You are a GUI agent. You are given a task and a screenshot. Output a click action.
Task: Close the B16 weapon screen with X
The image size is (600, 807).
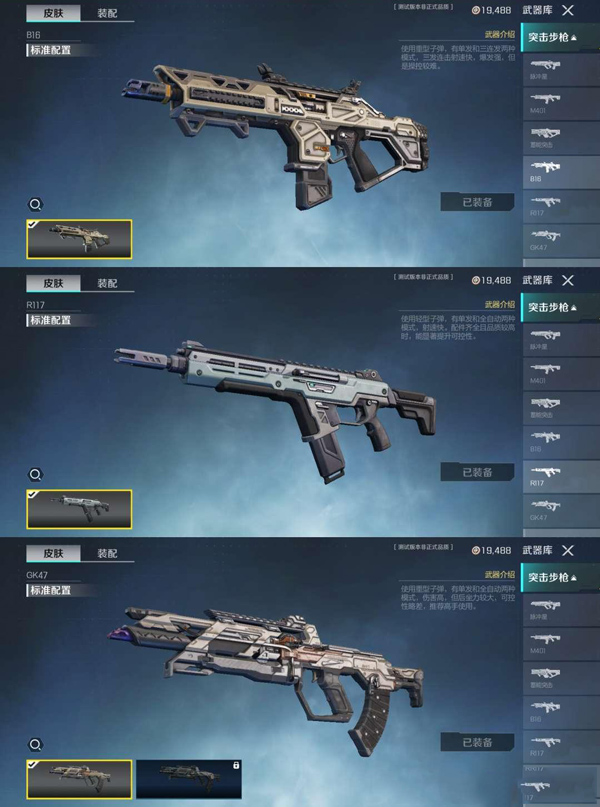pyautogui.click(x=568, y=10)
